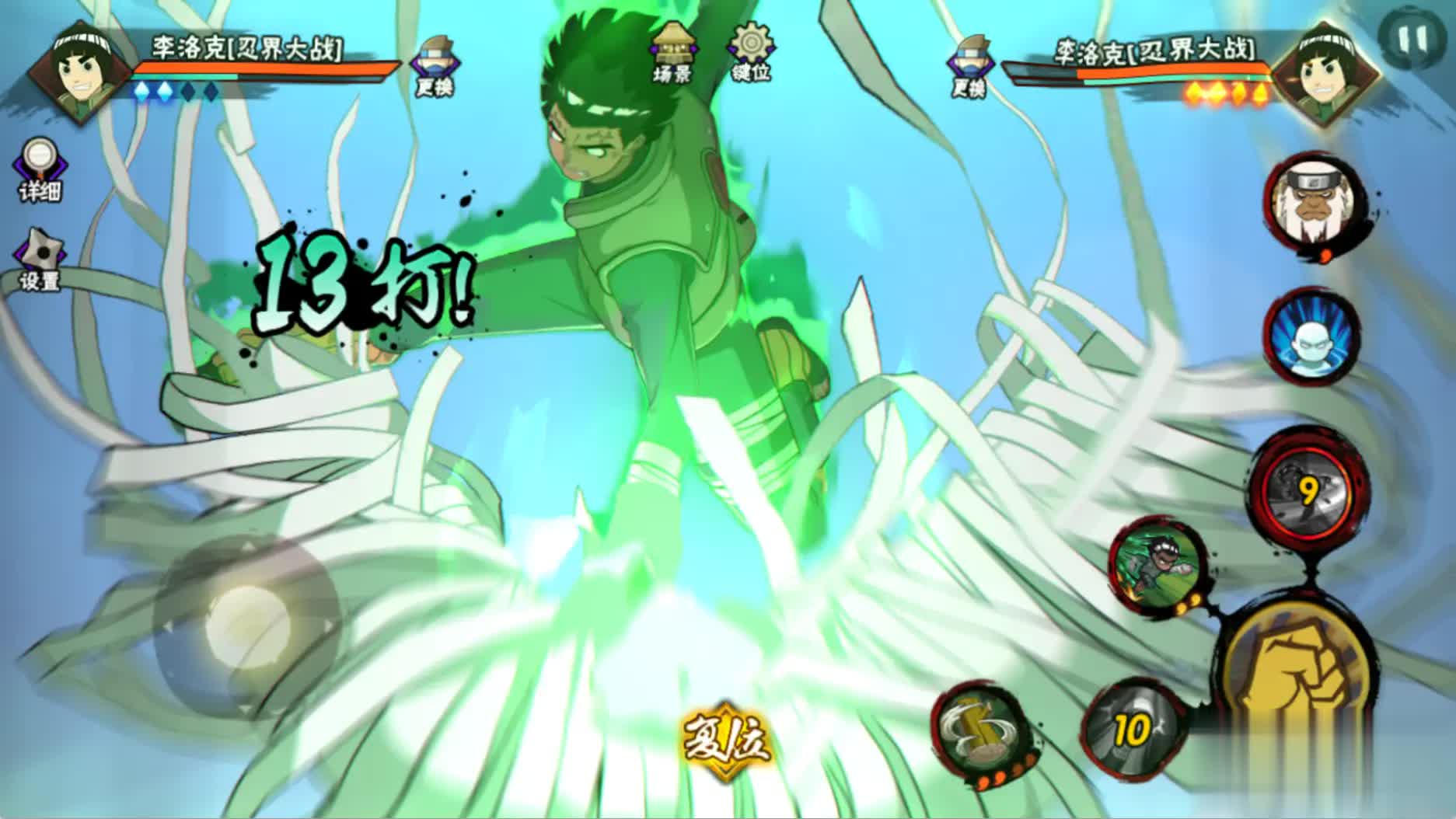Swap the right opponent's ninja via 更换
Viewport: 1456px width, 819px height.
tap(968, 64)
